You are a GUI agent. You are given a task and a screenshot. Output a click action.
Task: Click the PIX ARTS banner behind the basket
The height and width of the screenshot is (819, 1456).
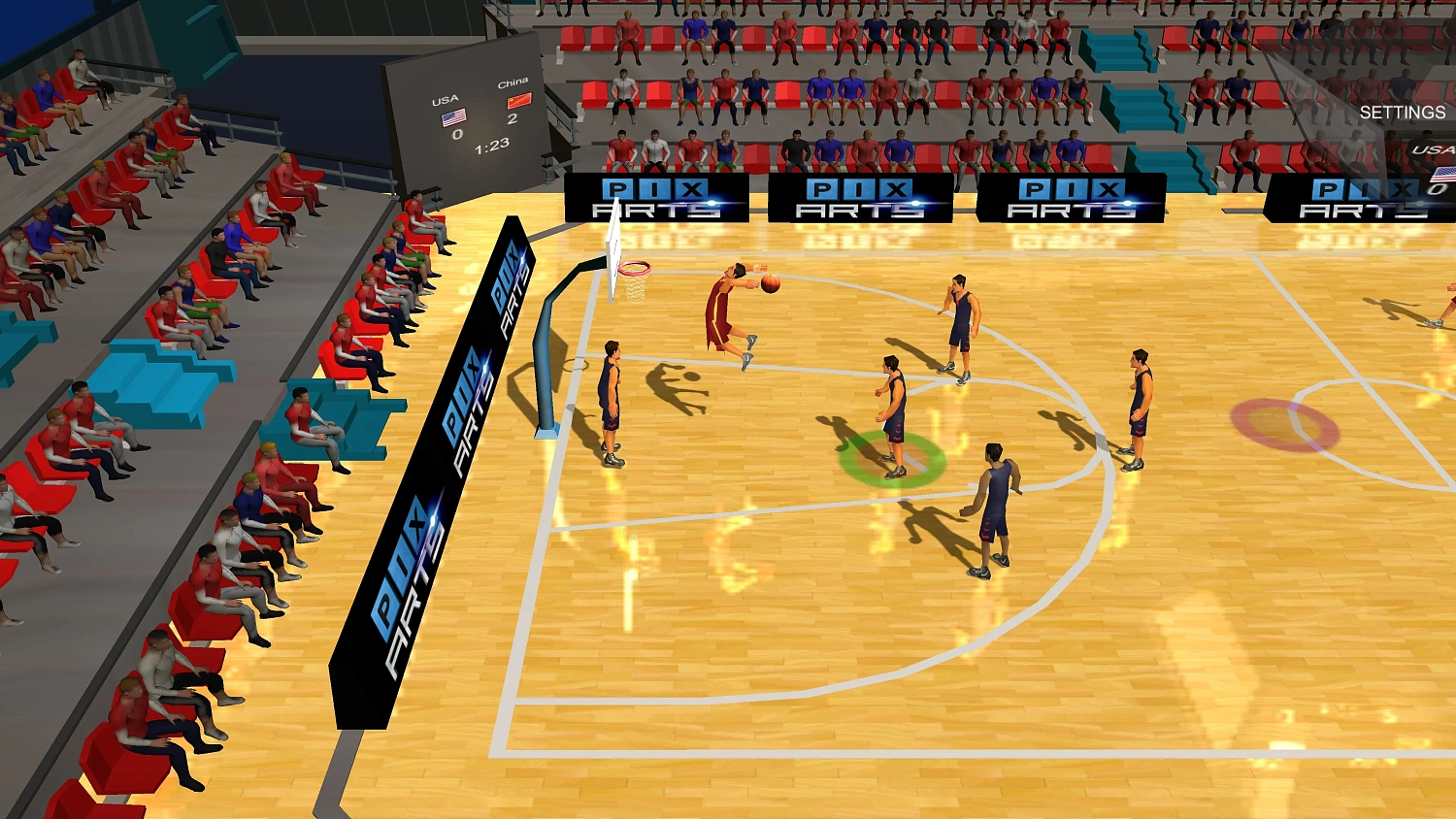[658, 198]
